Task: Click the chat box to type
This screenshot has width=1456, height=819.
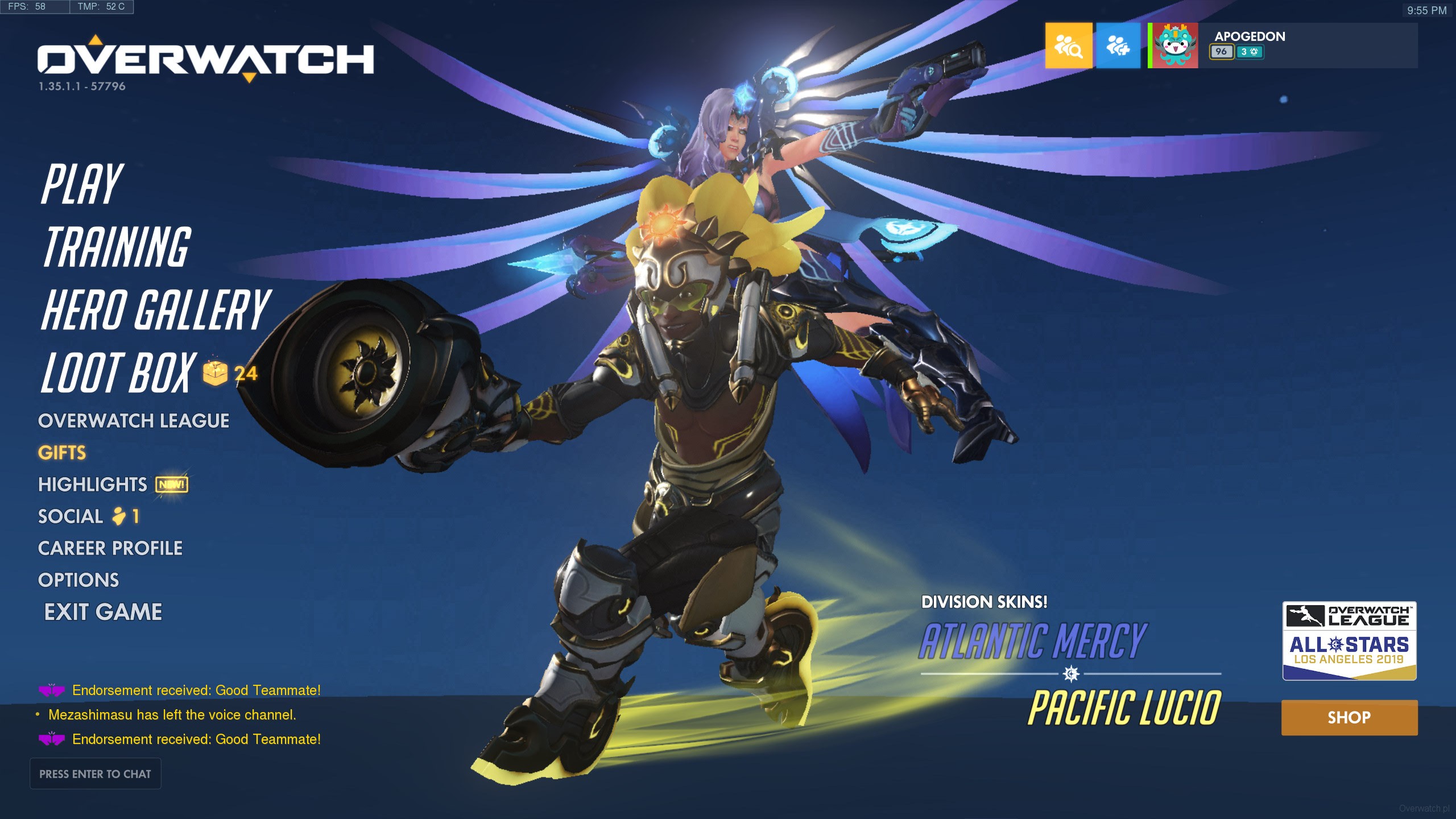Action: (x=96, y=773)
